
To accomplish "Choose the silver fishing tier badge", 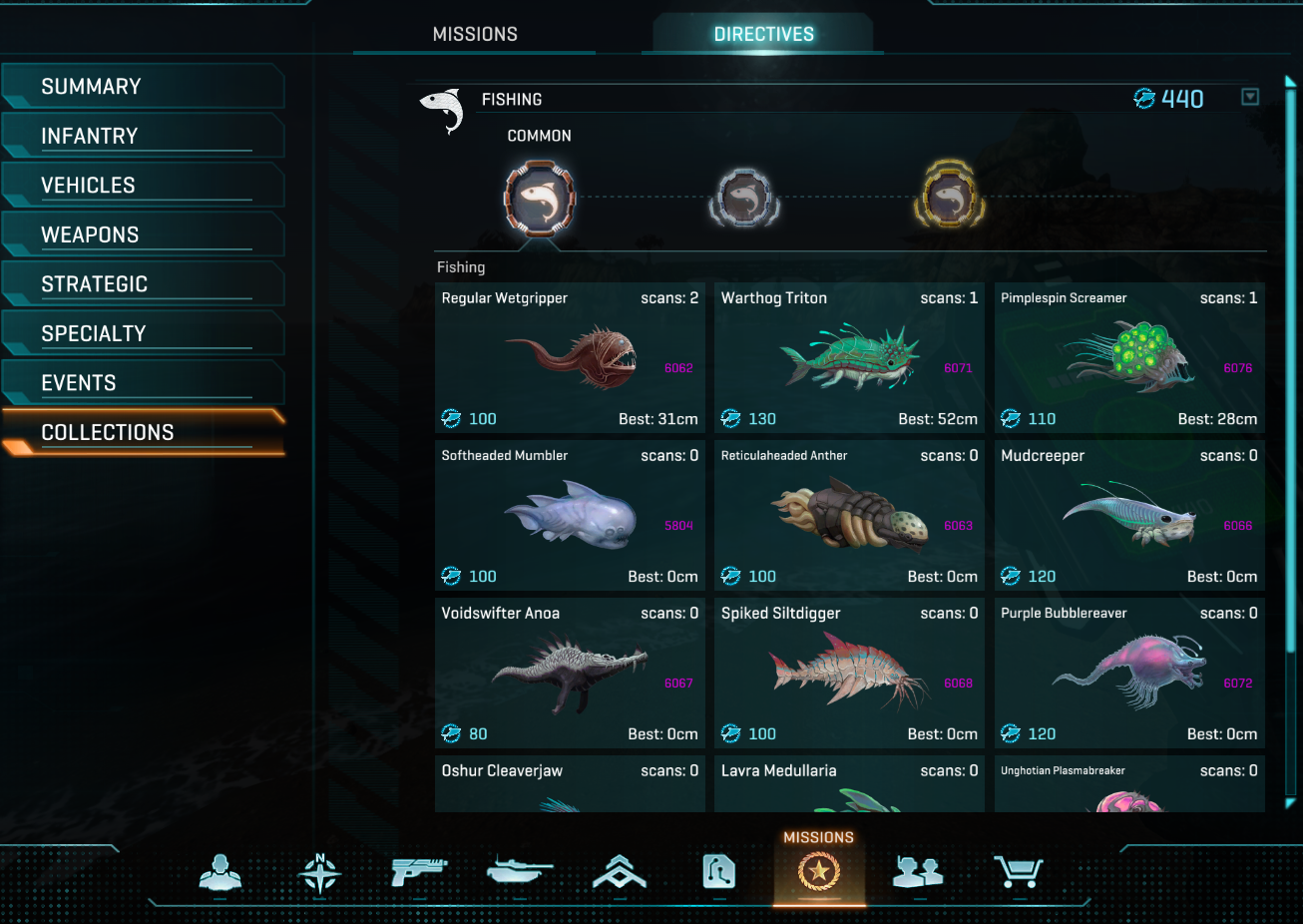I will click(743, 198).
